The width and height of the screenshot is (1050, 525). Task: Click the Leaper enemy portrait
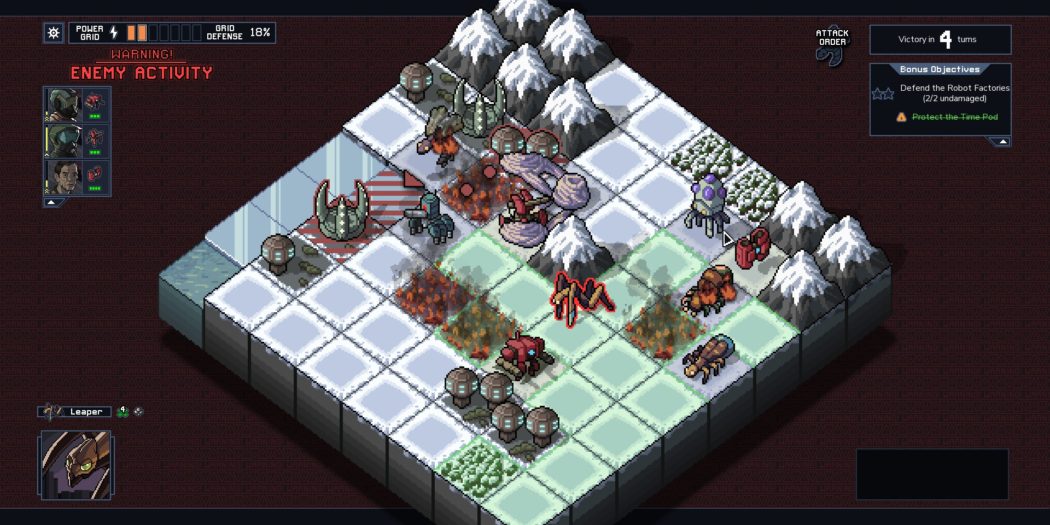click(x=76, y=464)
